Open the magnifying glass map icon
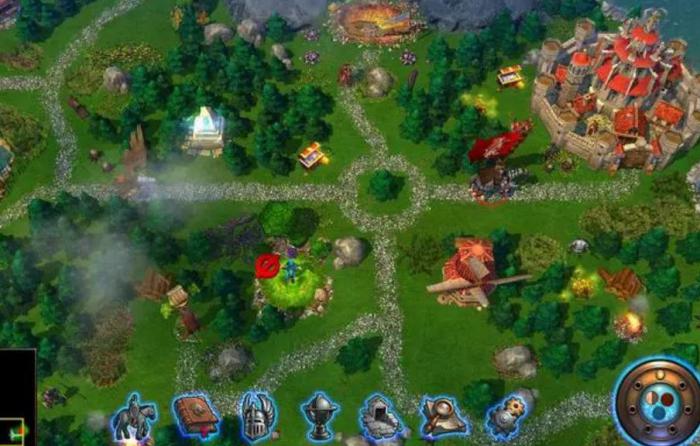 coord(443,416)
